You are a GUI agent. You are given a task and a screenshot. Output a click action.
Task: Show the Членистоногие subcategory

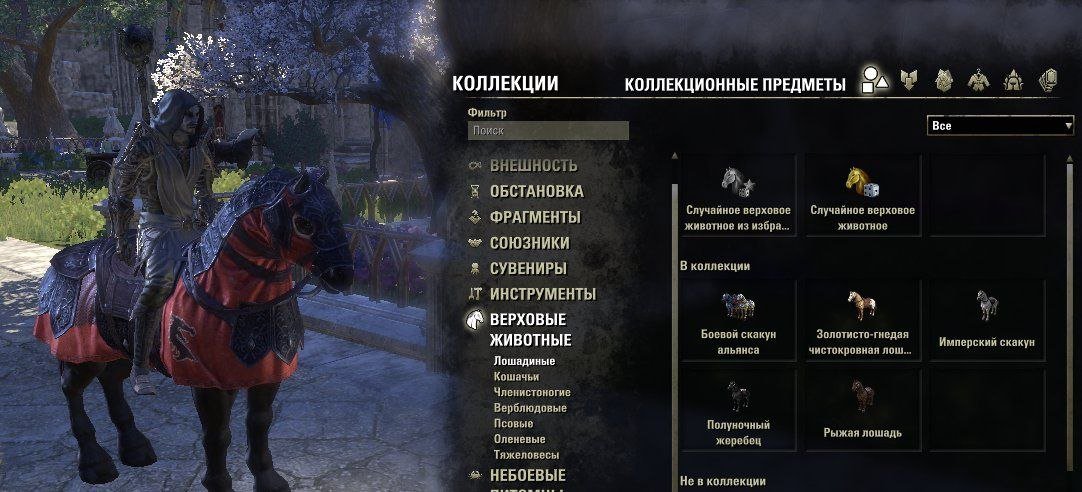pyautogui.click(x=532, y=393)
